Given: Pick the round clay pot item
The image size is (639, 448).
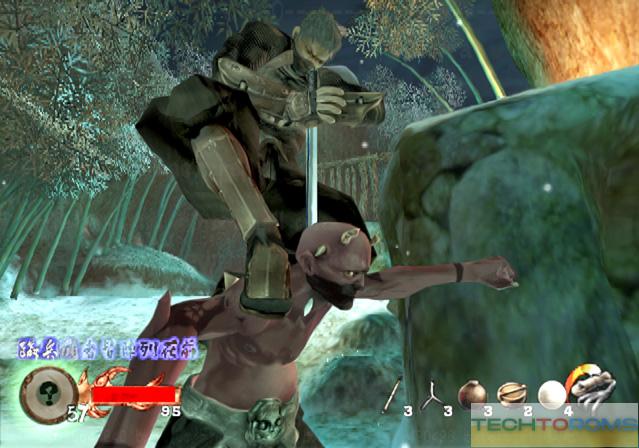Looking at the screenshot, I should [x=471, y=393].
